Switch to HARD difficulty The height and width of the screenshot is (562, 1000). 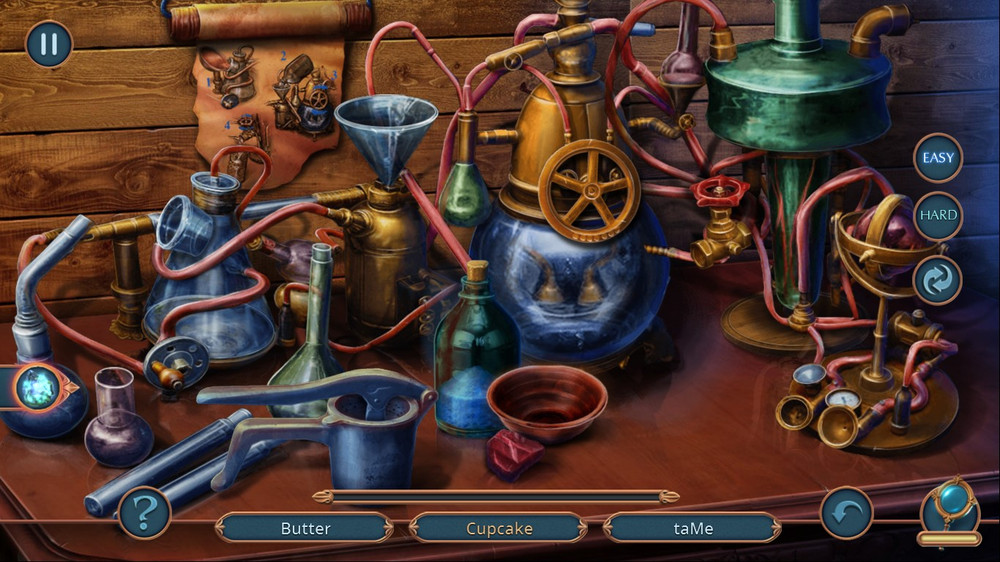pyautogui.click(x=938, y=215)
